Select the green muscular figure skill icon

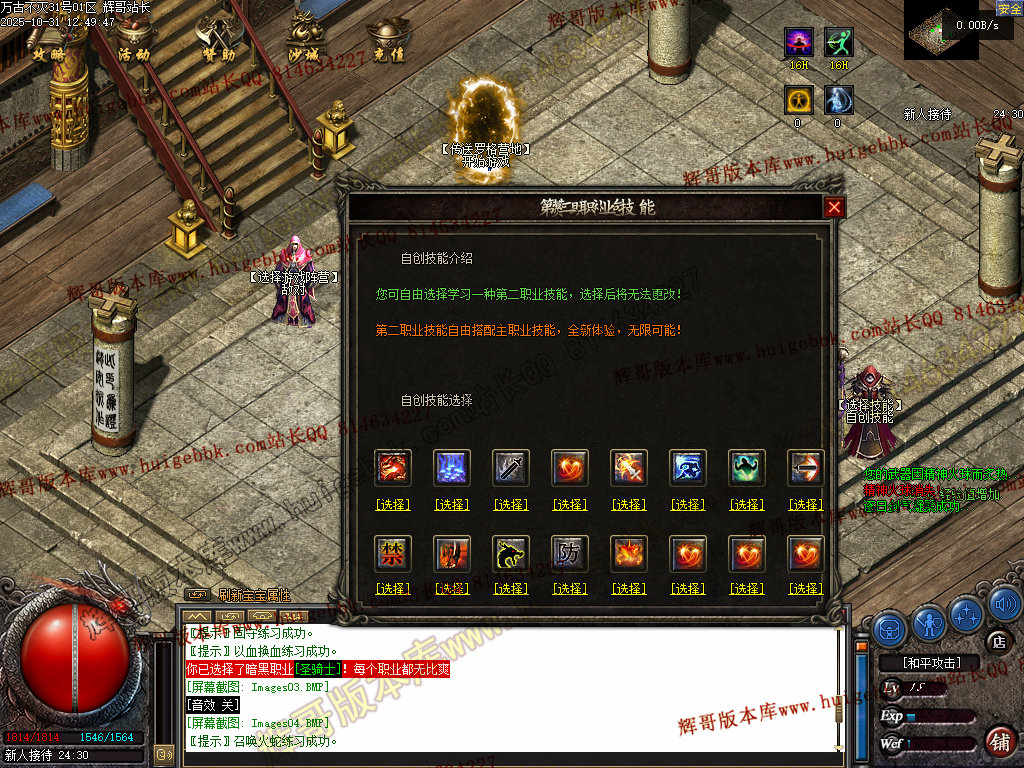(x=747, y=468)
